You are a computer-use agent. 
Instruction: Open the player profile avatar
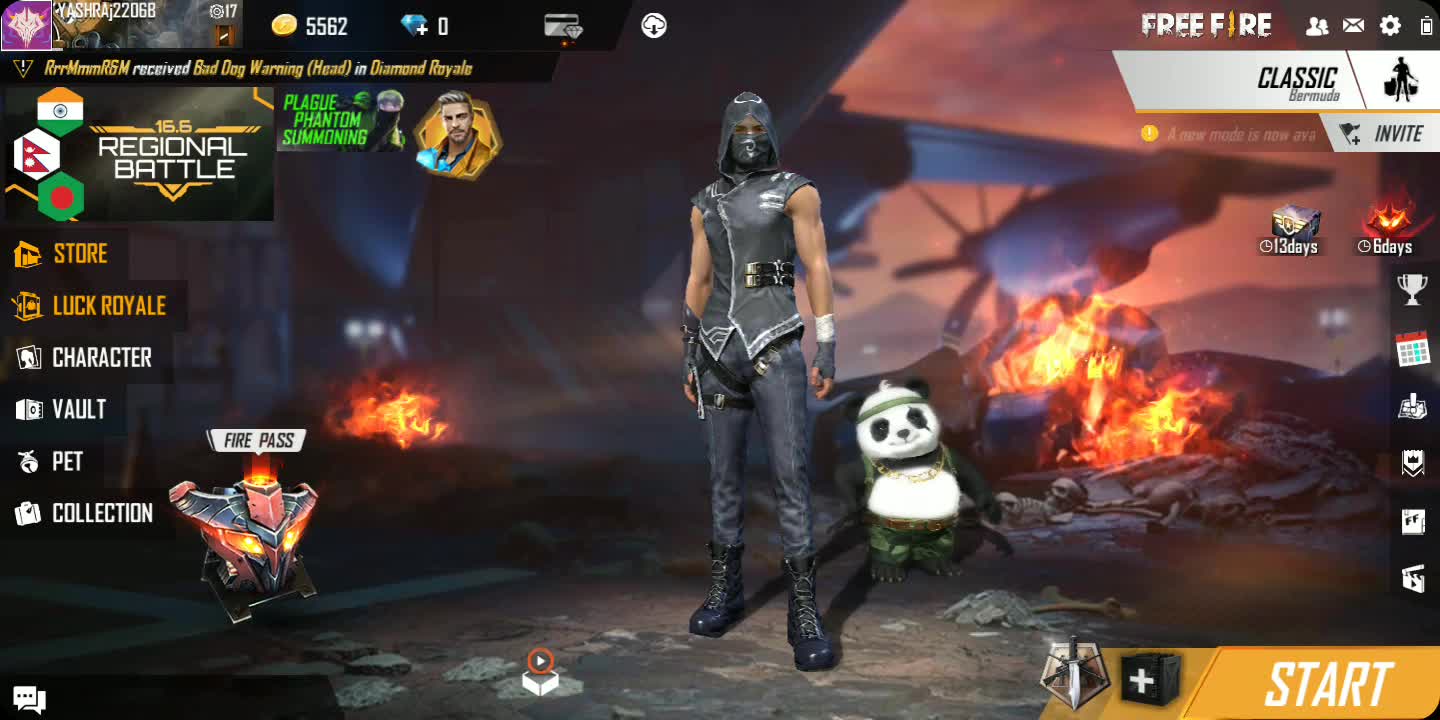[26, 25]
